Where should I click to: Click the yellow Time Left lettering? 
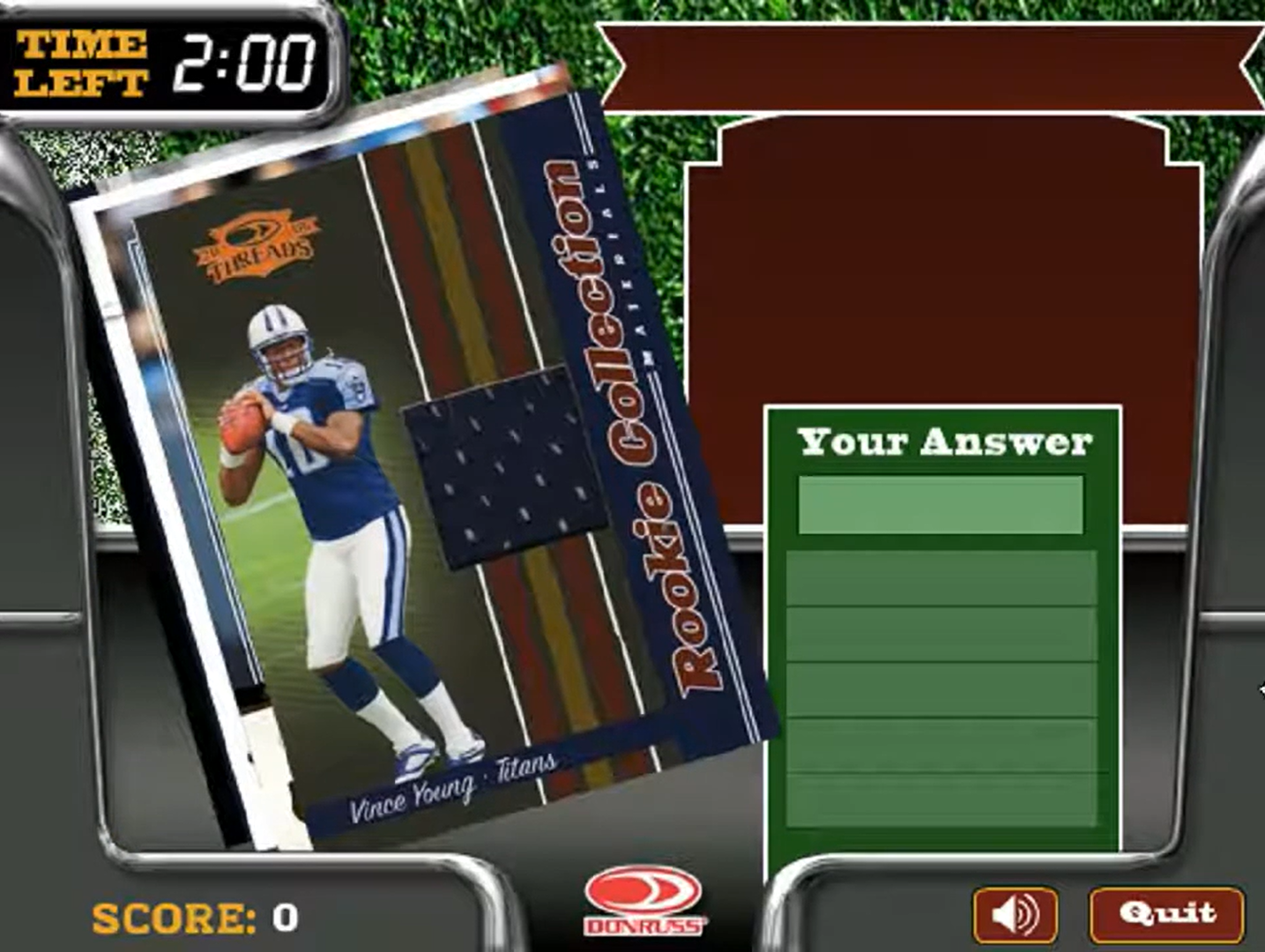[x=79, y=59]
